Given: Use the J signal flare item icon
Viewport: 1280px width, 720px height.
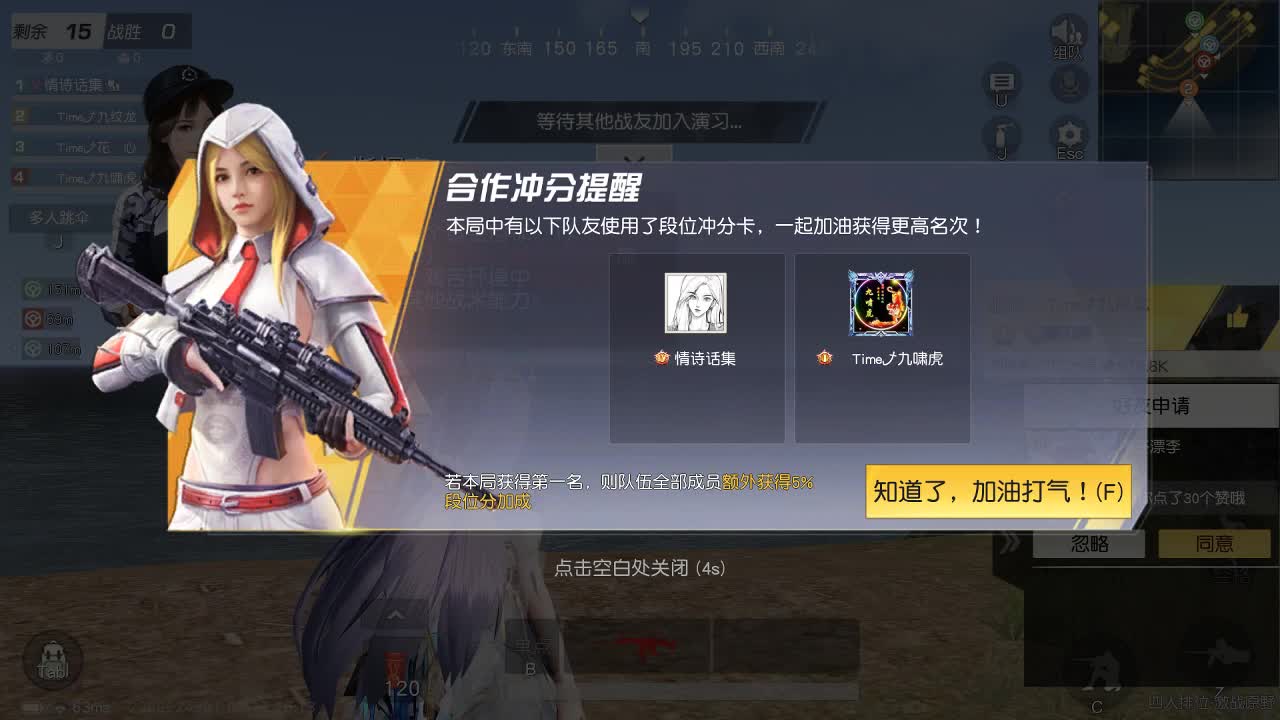Looking at the screenshot, I should 999,135.
